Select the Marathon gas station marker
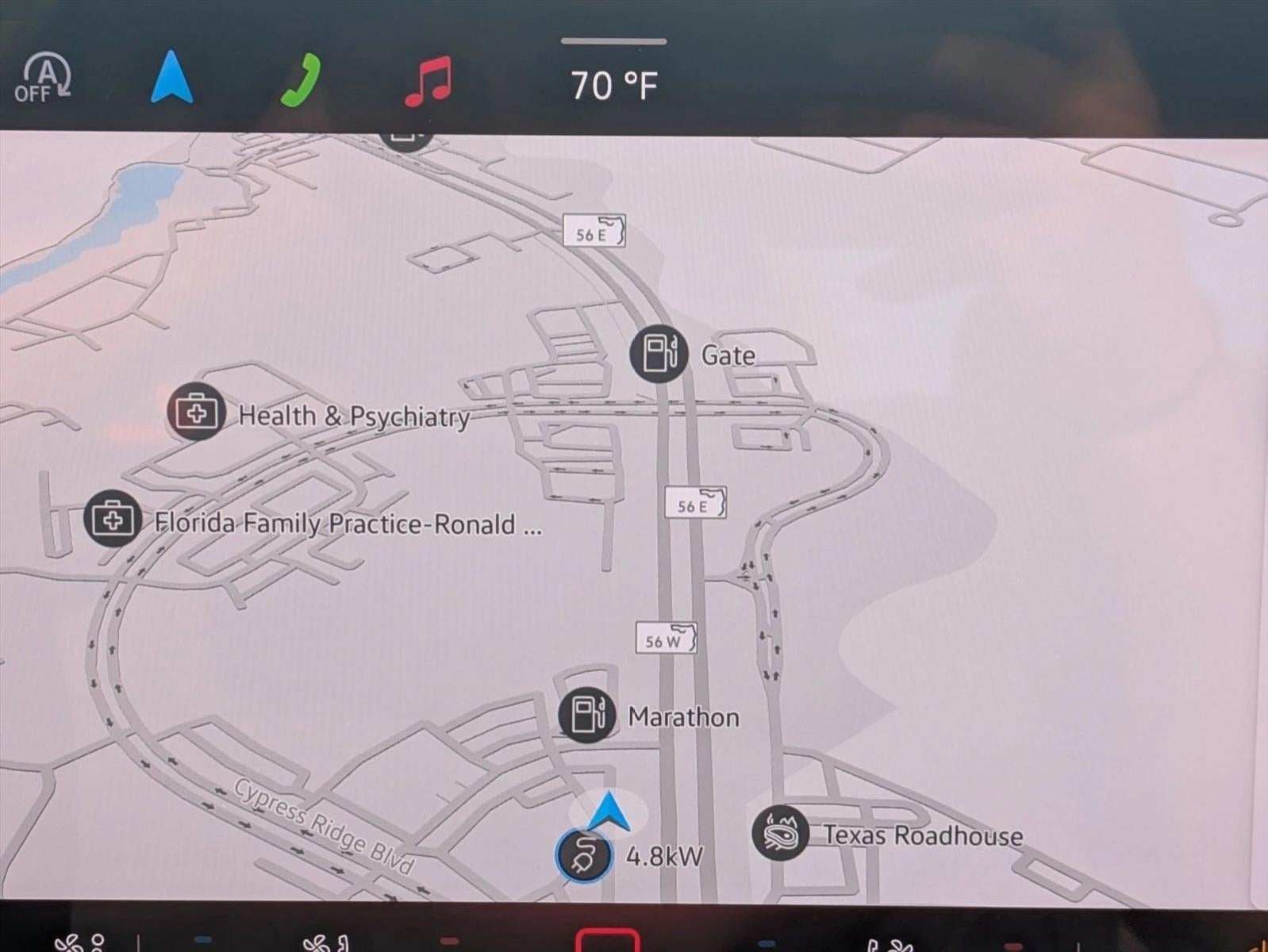The width and height of the screenshot is (1268, 952). (586, 715)
